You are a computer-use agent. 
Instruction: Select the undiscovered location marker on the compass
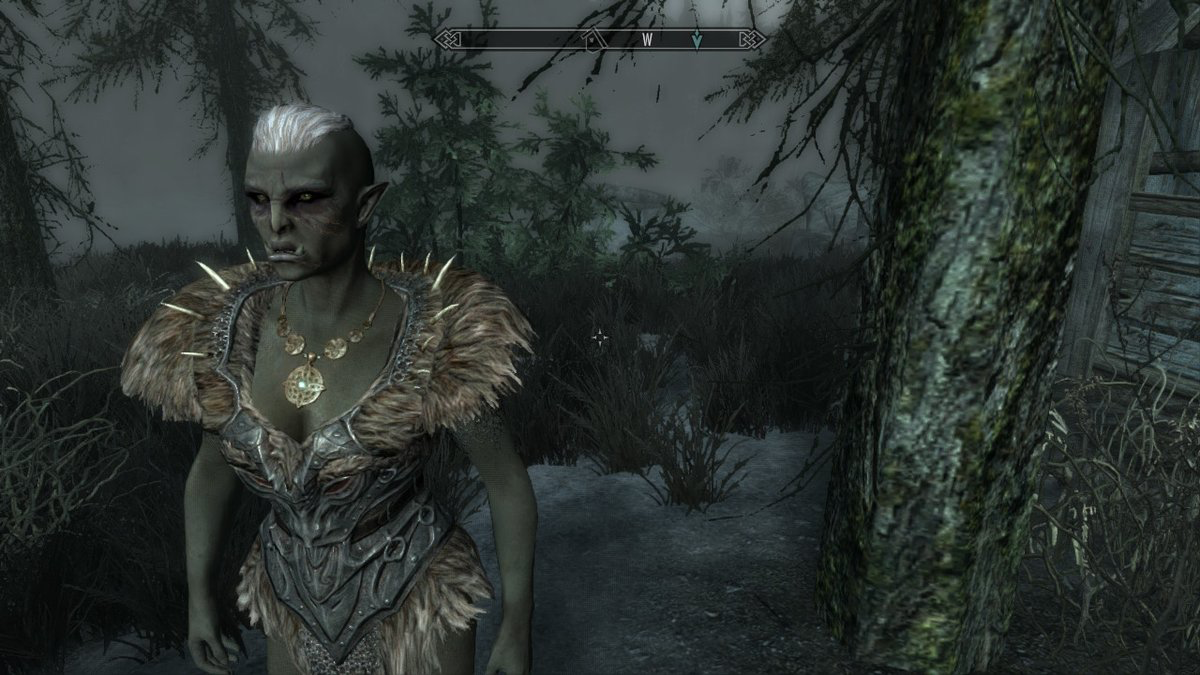pyautogui.click(x=592, y=40)
